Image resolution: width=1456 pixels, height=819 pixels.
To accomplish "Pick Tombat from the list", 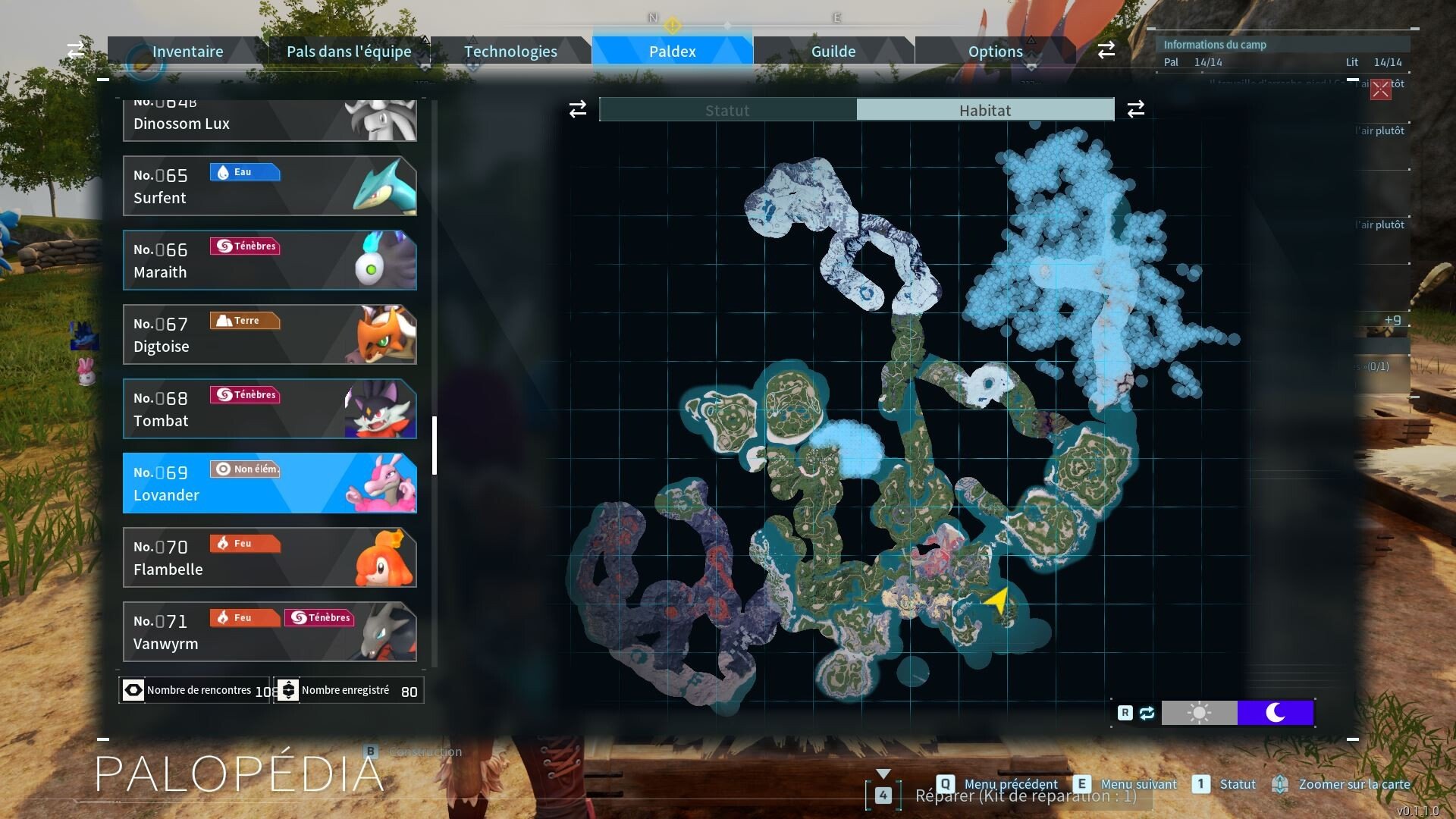I will tap(269, 409).
